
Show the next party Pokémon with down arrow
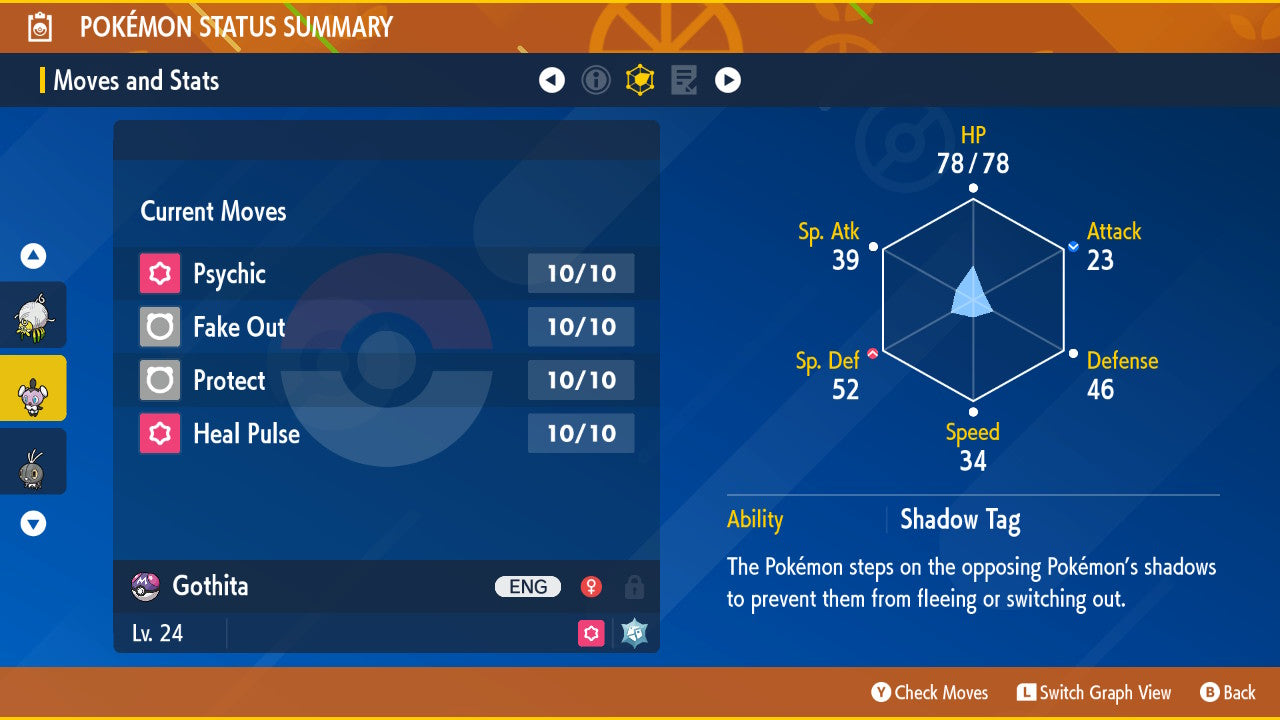click(33, 523)
